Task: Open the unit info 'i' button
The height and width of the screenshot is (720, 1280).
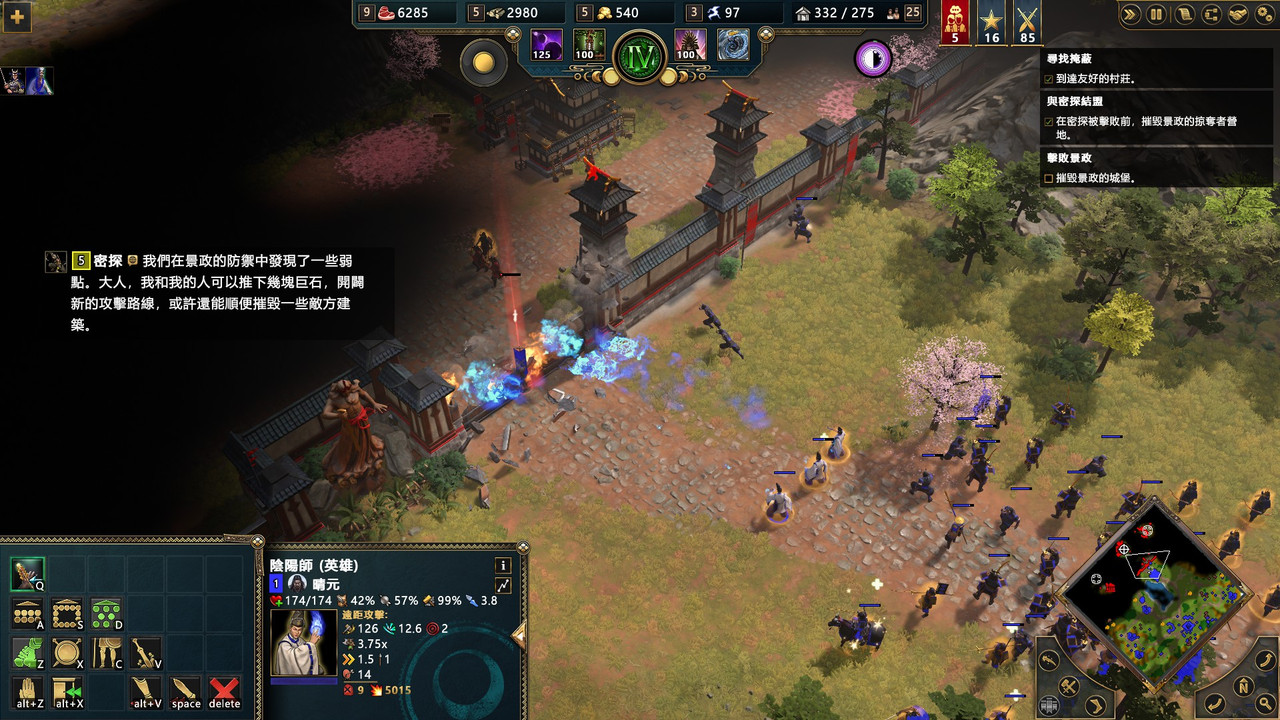Action: click(x=502, y=565)
